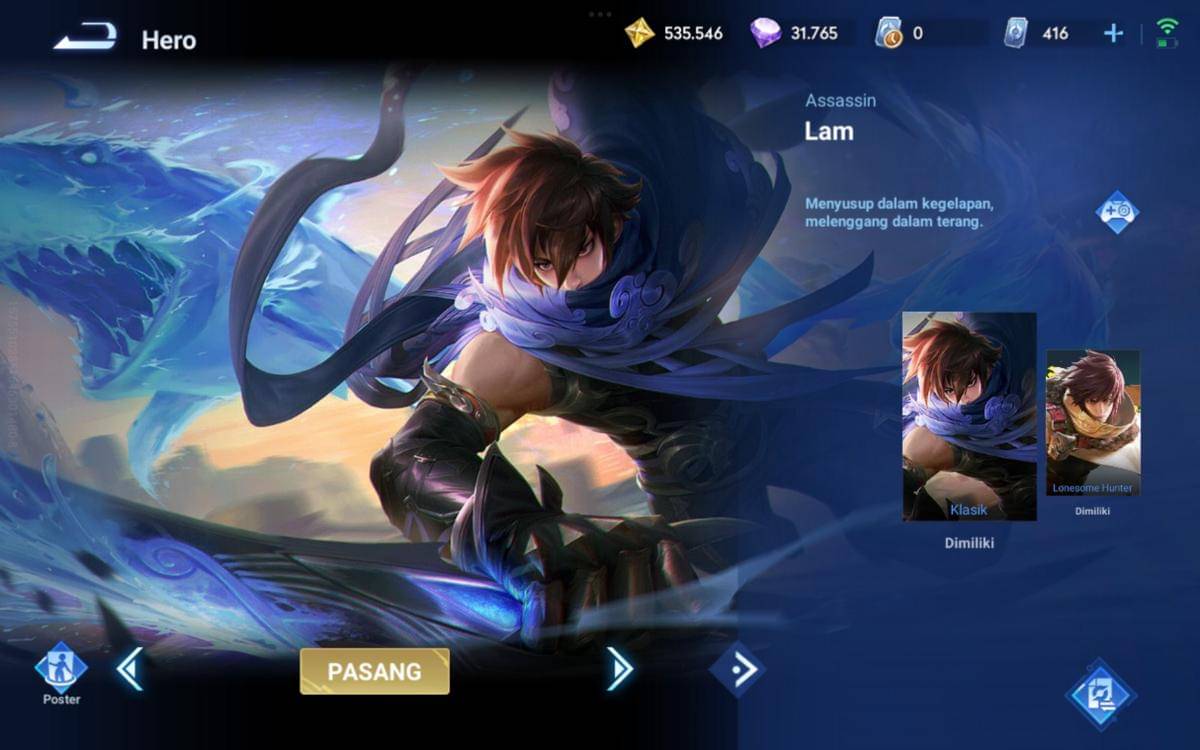1200x750 pixels.
Task: Select the Klasik skin thumbnail
Action: click(x=969, y=416)
